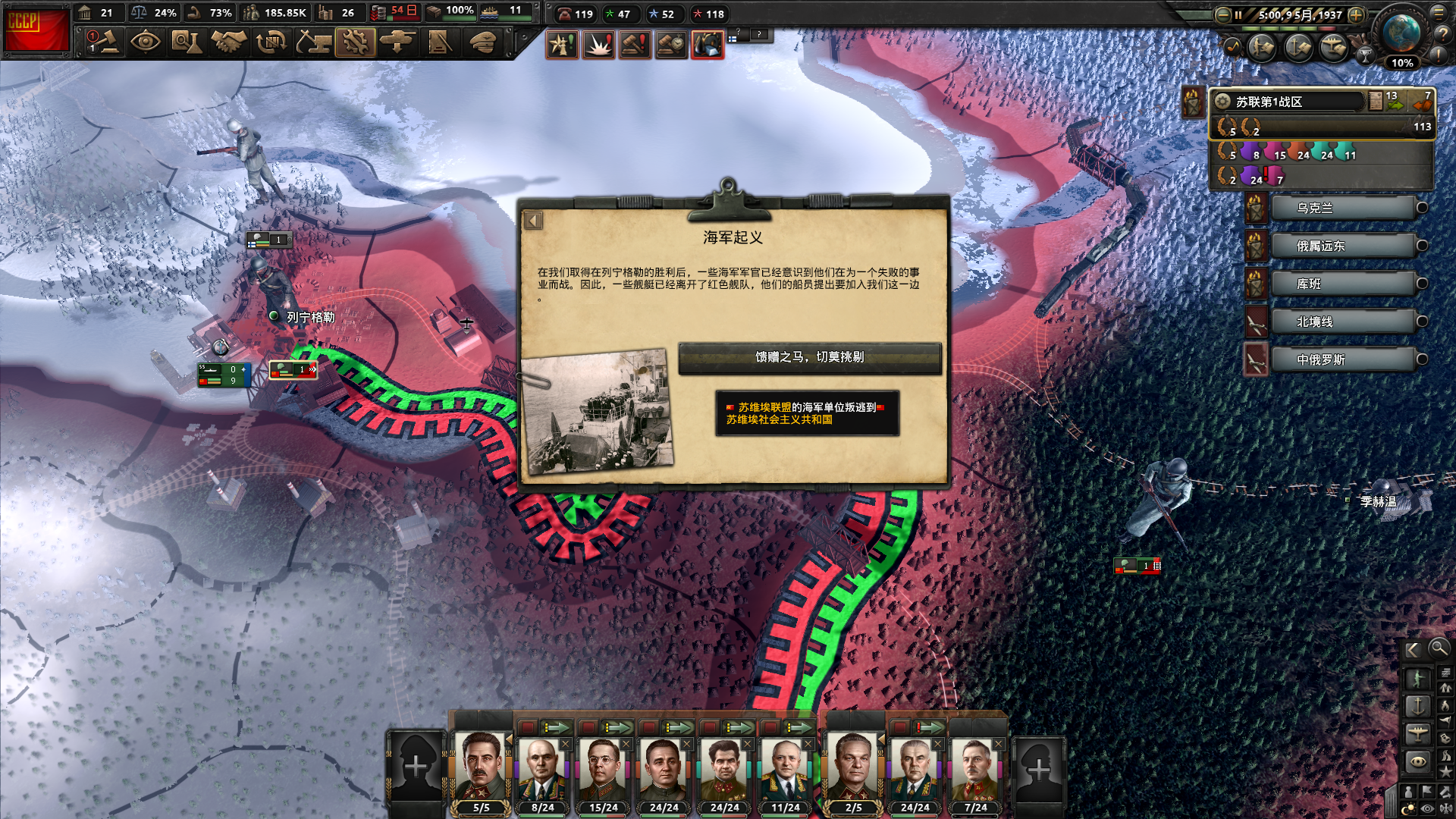Open the 苏联第1战区 theater gear settings
This screenshot has width=1456, height=819.
1222,102
